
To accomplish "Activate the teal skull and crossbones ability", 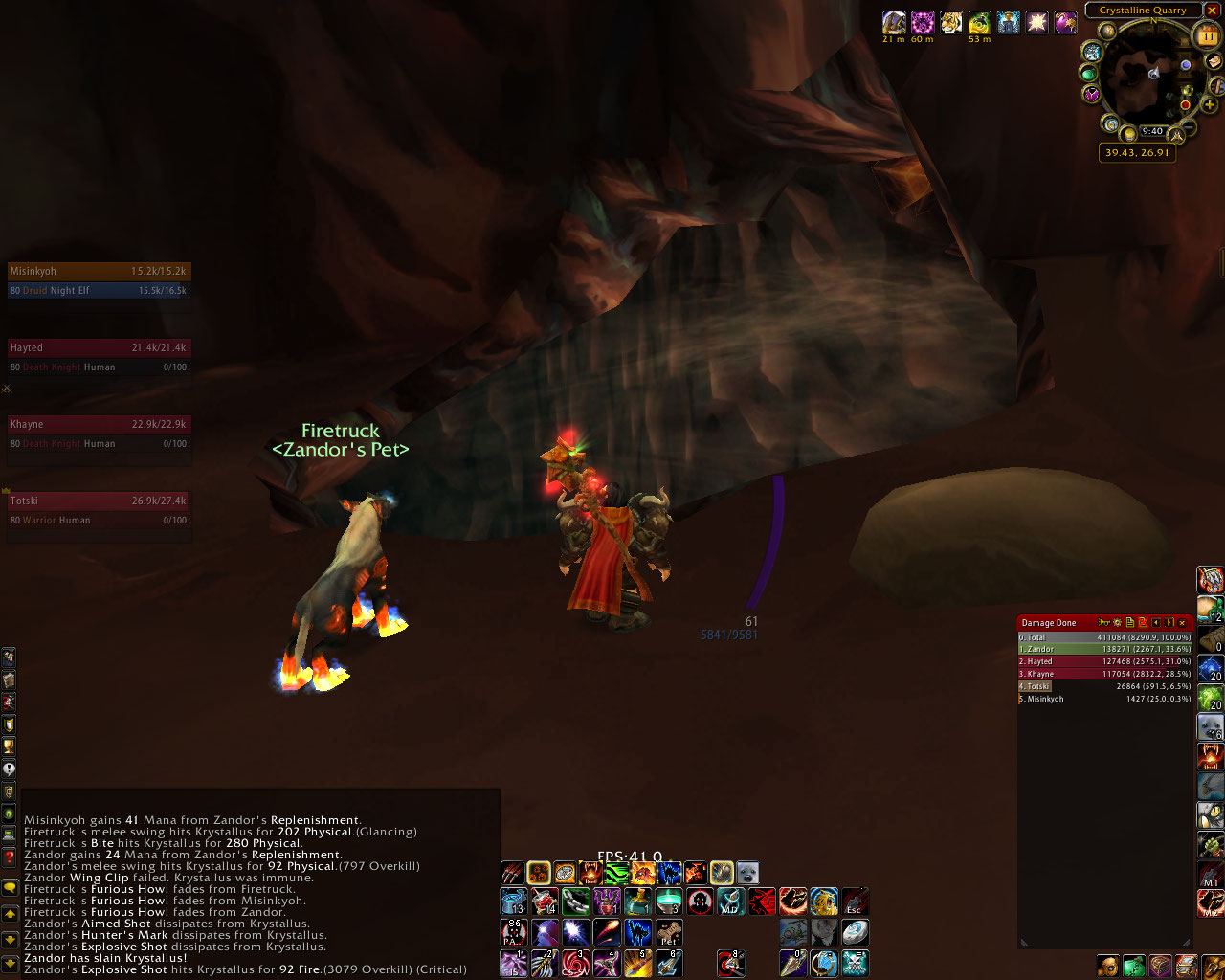I will point(855,963).
